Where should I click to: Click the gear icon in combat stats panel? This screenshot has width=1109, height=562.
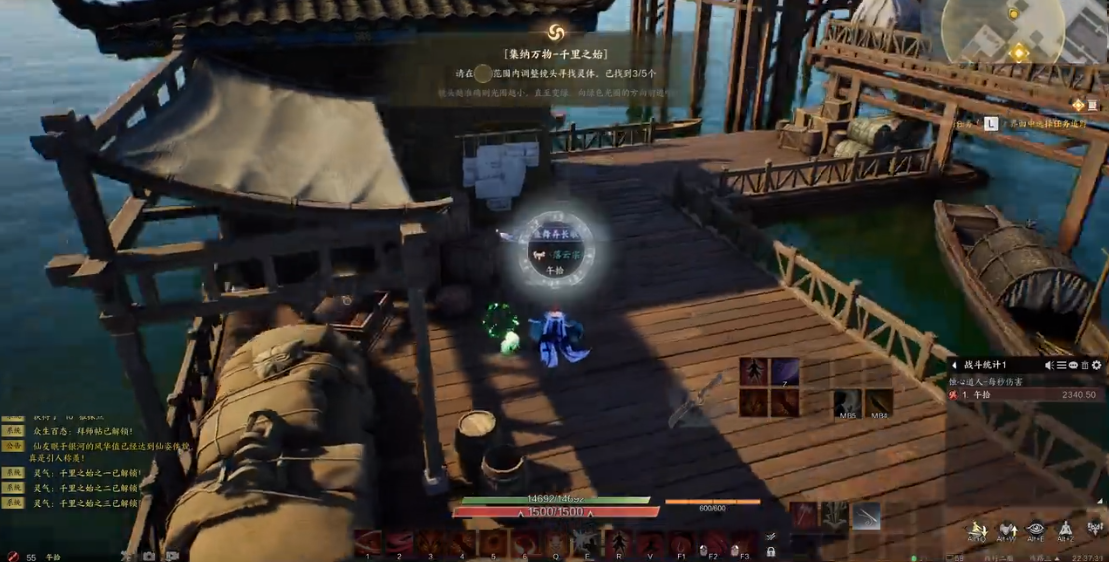1097,366
